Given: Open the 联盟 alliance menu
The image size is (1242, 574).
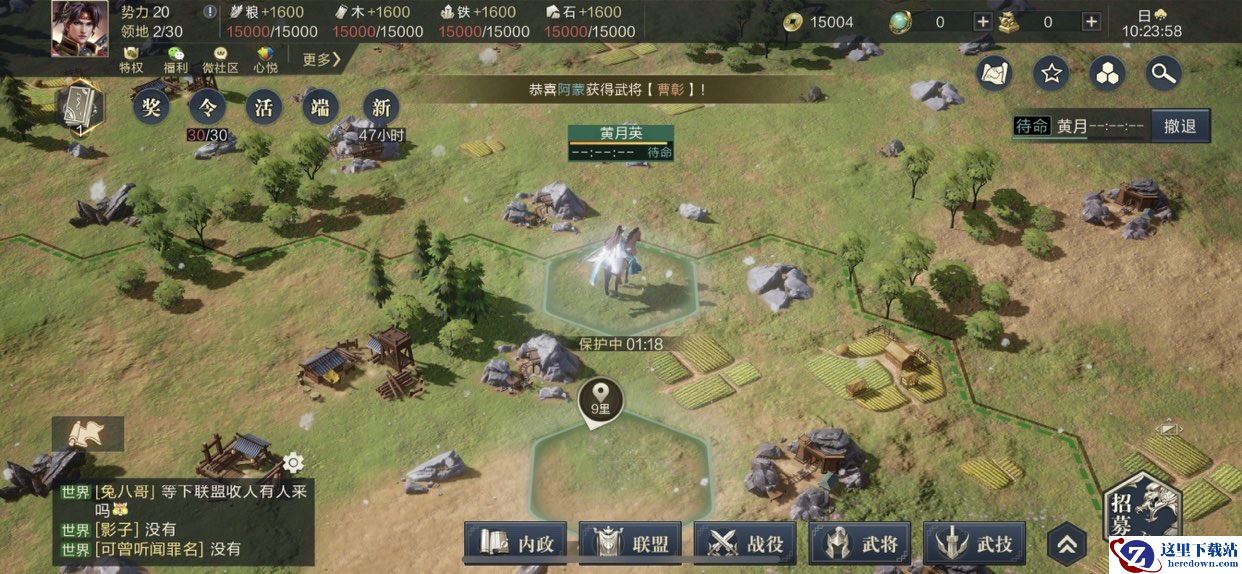Looking at the screenshot, I should (x=631, y=544).
